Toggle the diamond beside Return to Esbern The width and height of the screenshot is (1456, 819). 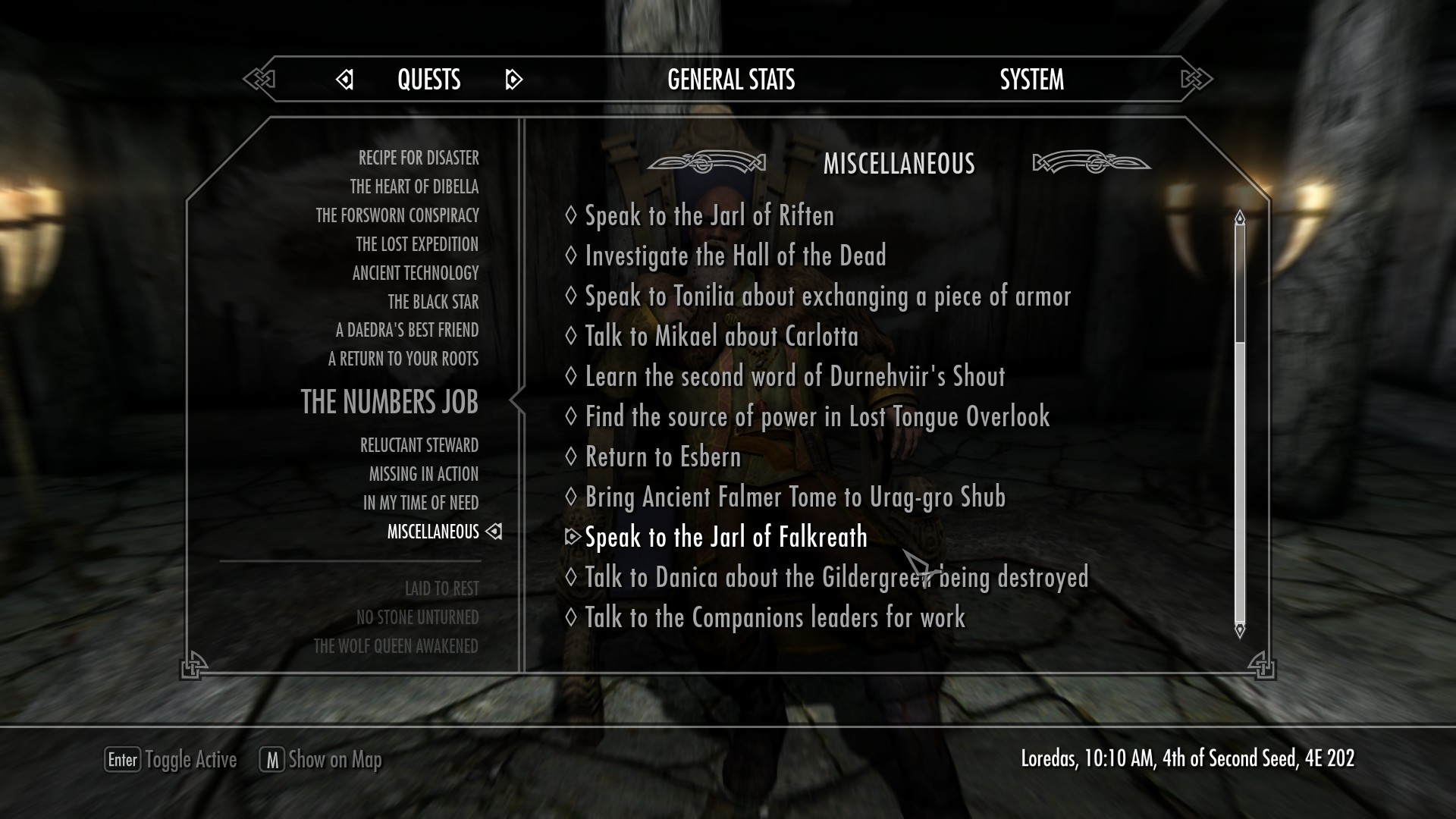pyautogui.click(x=571, y=457)
